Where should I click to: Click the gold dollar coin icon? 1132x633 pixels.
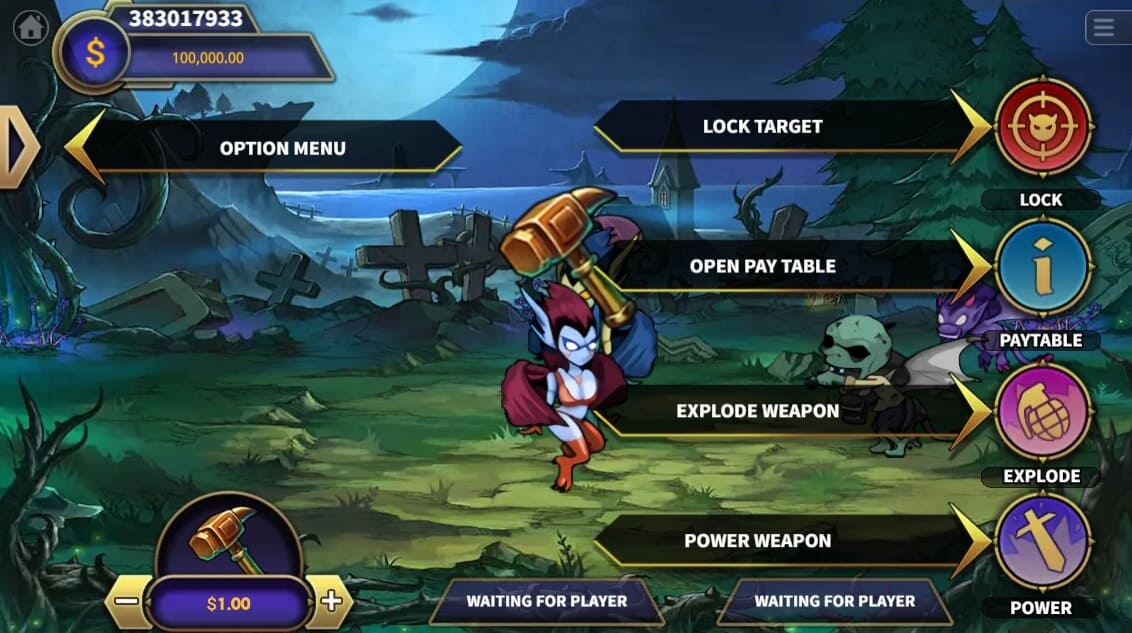95,53
